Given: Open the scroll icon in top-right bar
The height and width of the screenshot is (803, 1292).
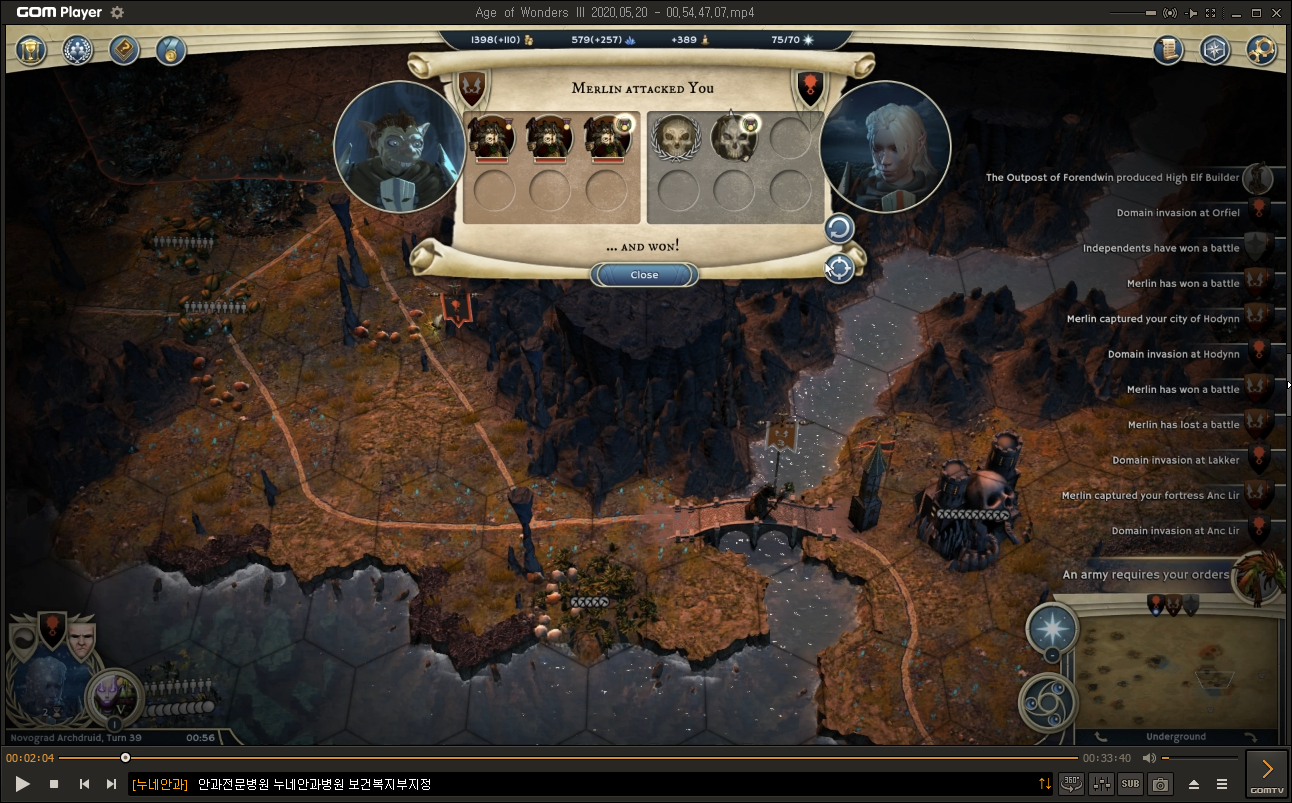Looking at the screenshot, I should coord(1168,50).
